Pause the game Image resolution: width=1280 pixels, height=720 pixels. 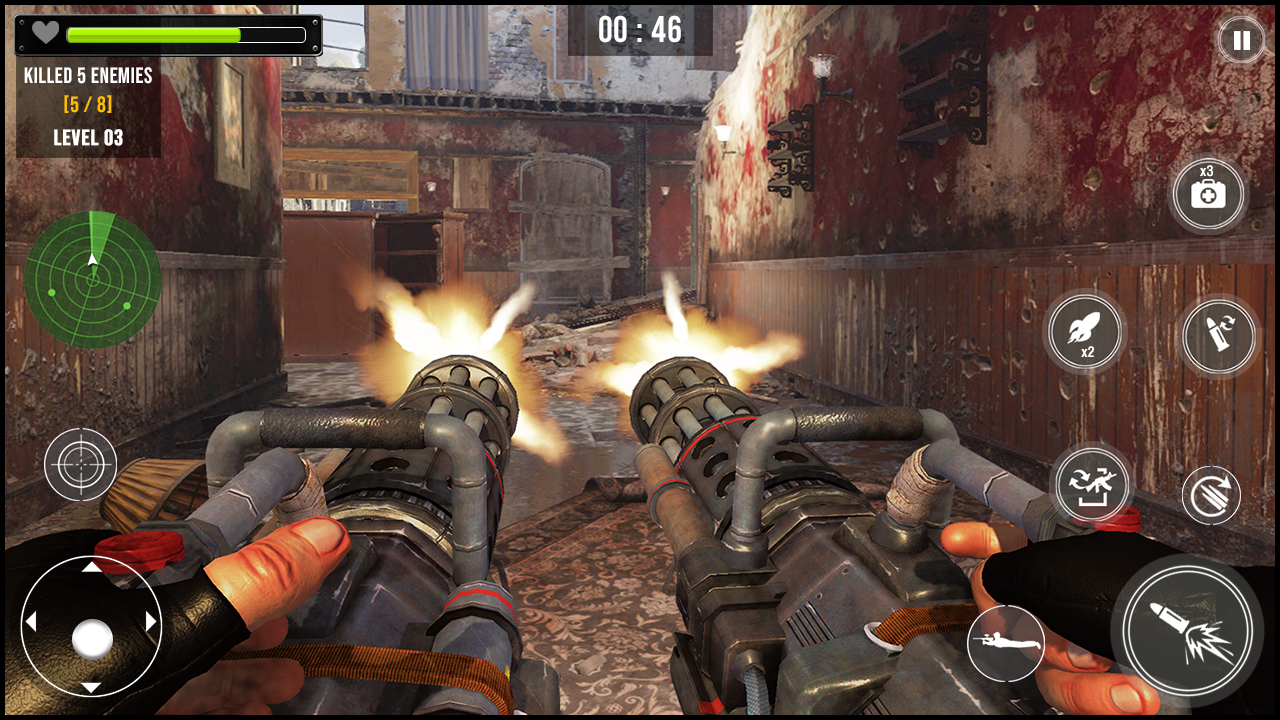point(1241,41)
